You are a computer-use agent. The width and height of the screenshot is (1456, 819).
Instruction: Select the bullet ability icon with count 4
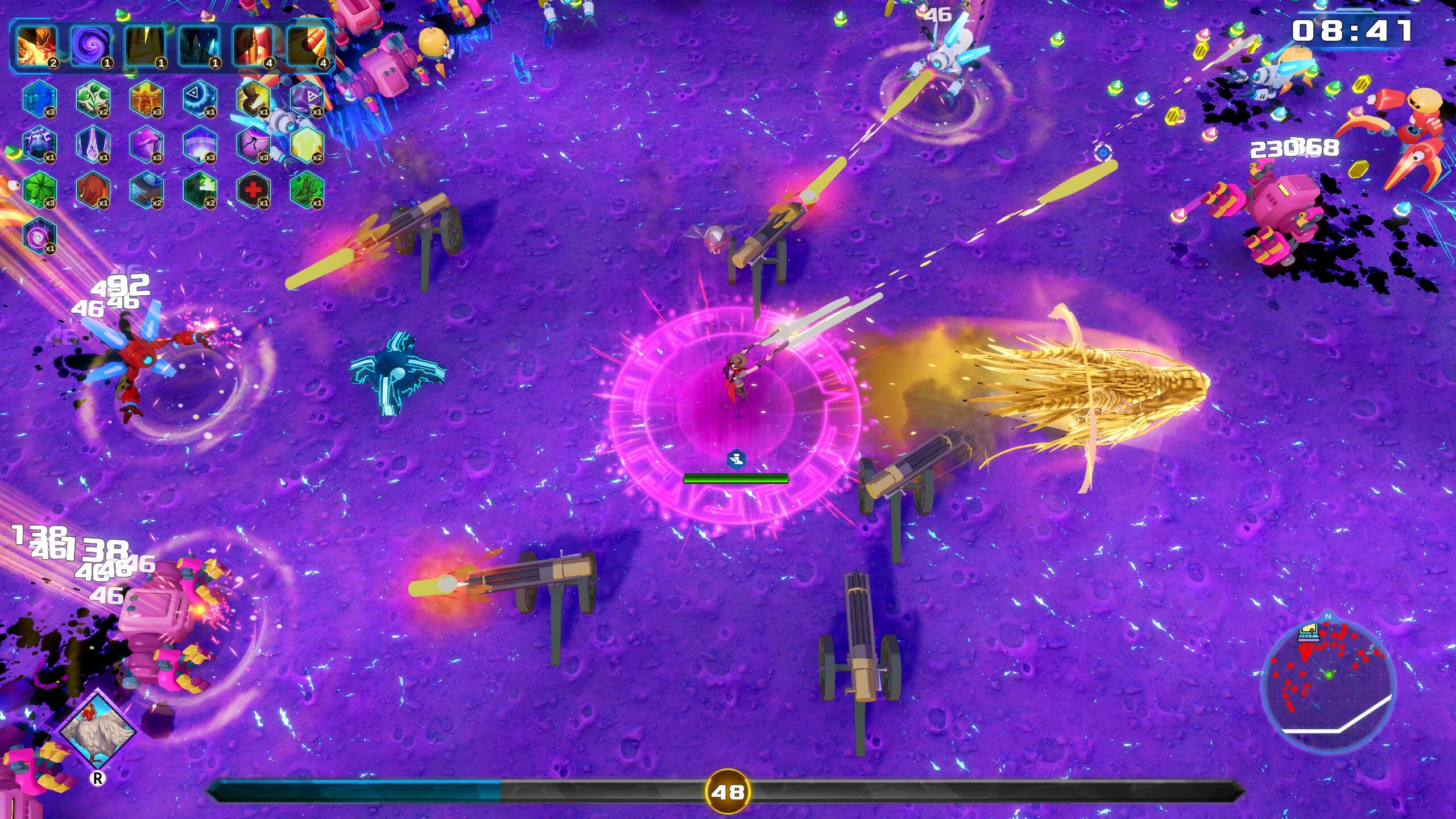(x=254, y=47)
